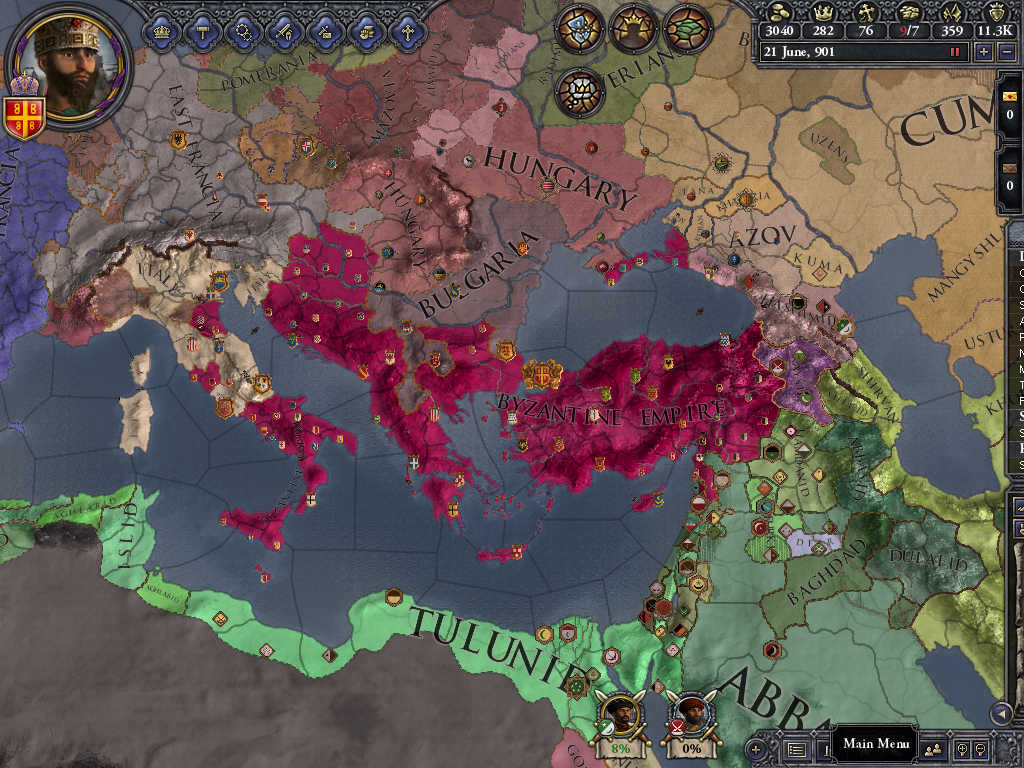Click the crowned figure stained-glass alert
1024x768 pixels.
632,28
